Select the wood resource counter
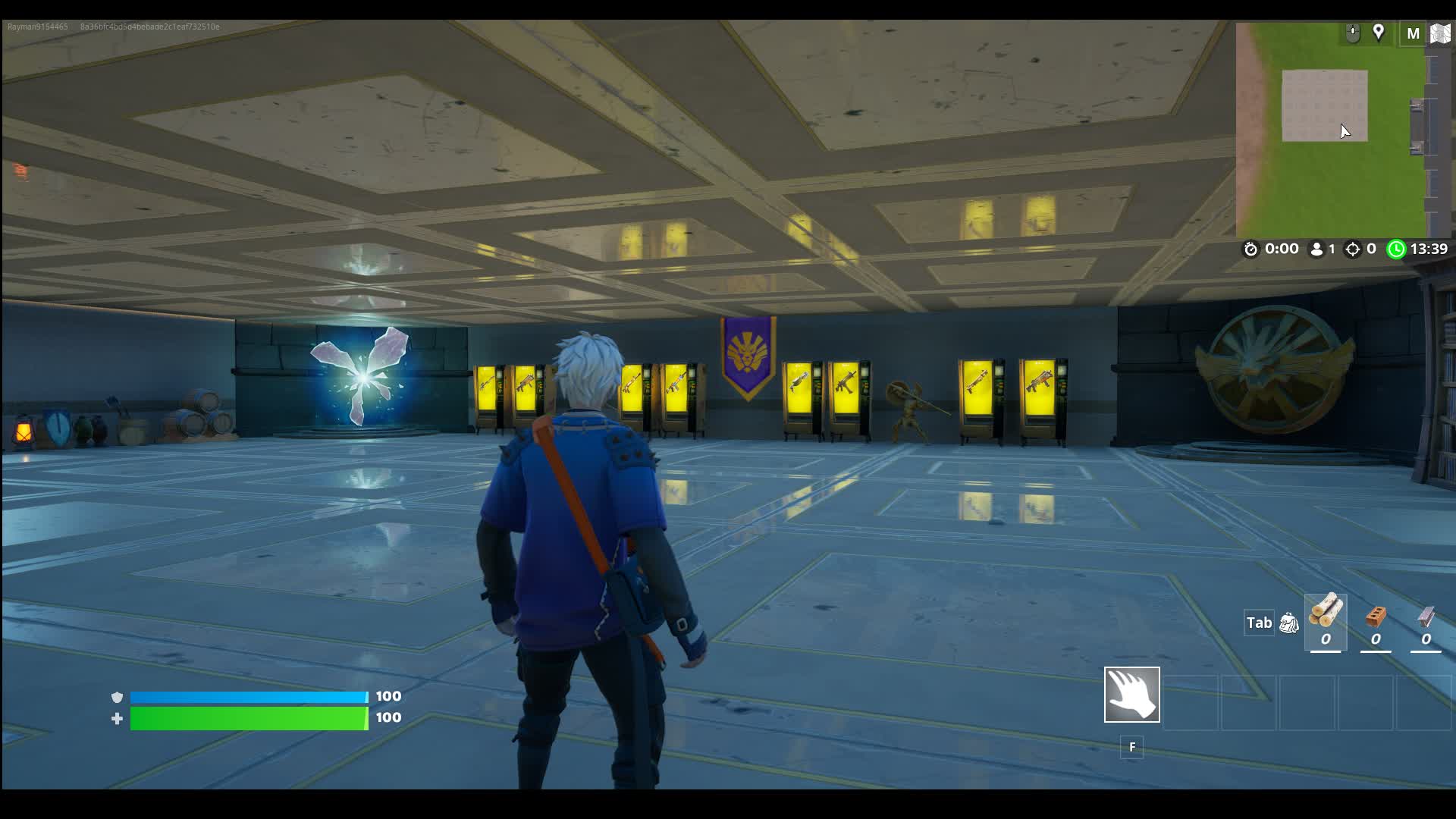 1325,622
